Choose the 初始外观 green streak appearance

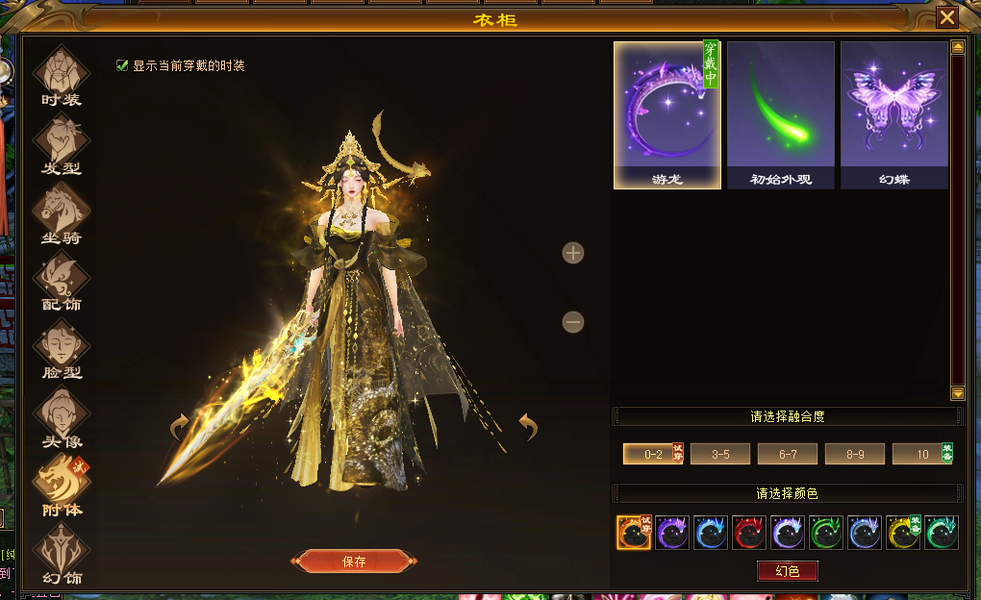click(780, 115)
